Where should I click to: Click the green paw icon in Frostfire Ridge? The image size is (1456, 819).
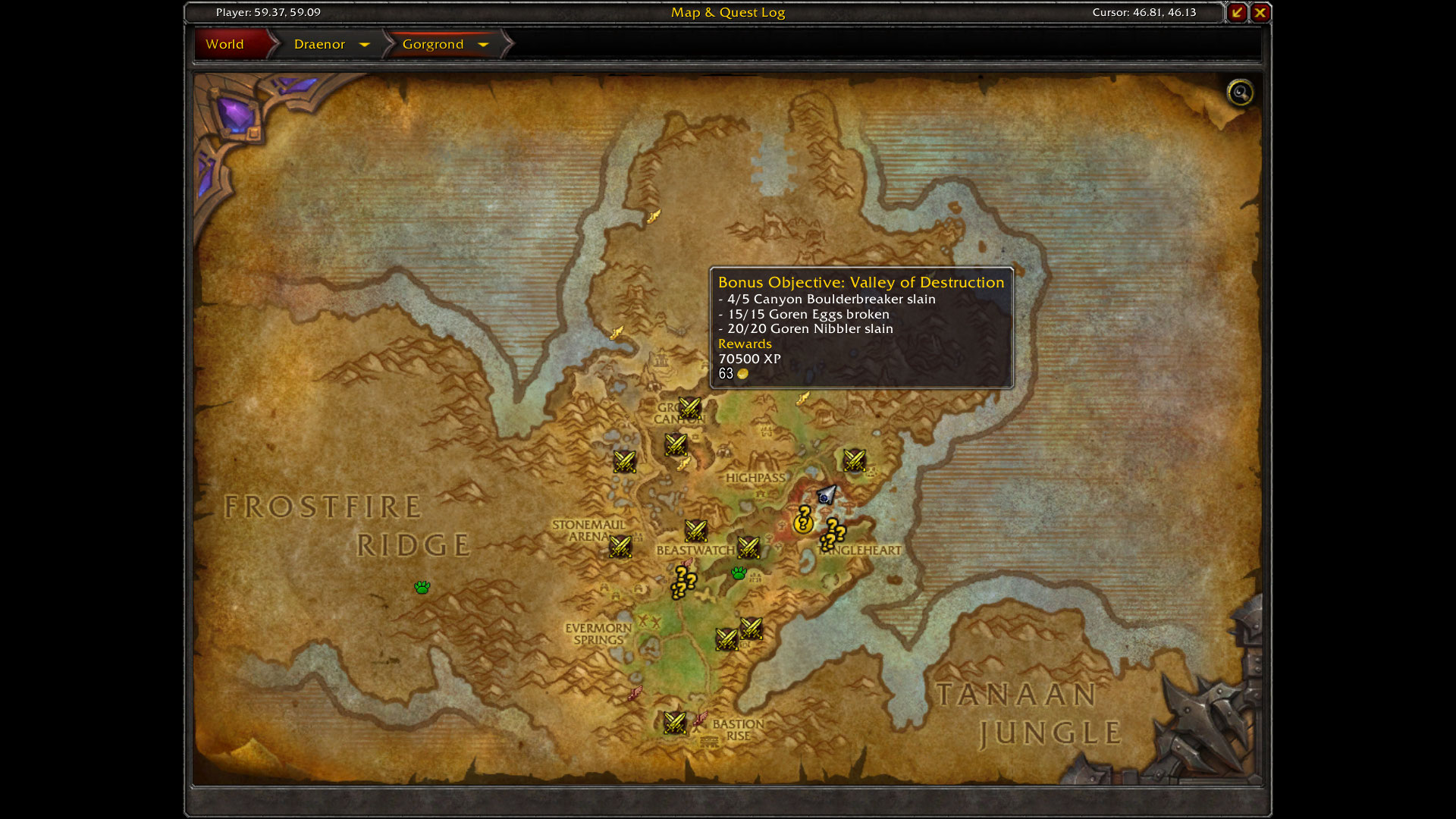422,587
